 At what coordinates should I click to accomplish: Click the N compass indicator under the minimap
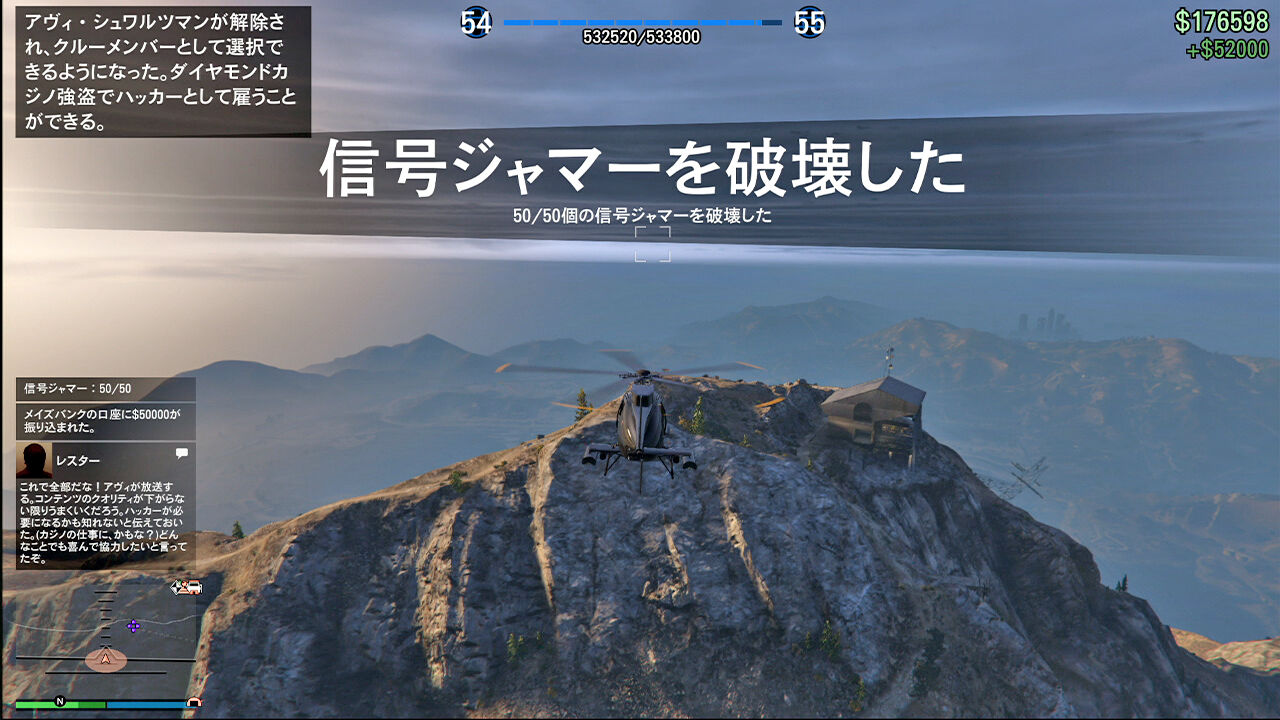(59, 700)
